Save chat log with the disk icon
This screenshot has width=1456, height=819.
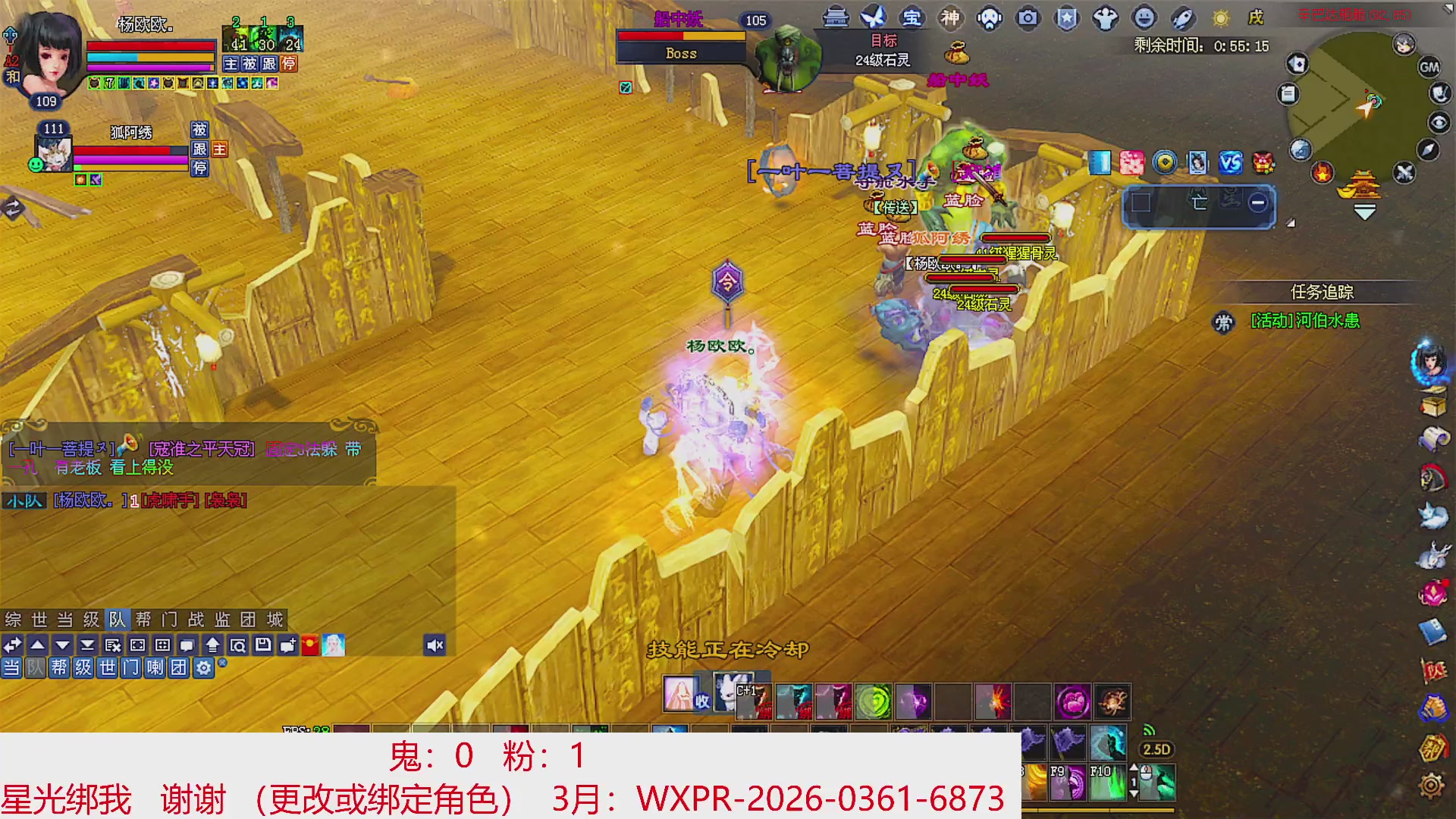pyautogui.click(x=264, y=645)
